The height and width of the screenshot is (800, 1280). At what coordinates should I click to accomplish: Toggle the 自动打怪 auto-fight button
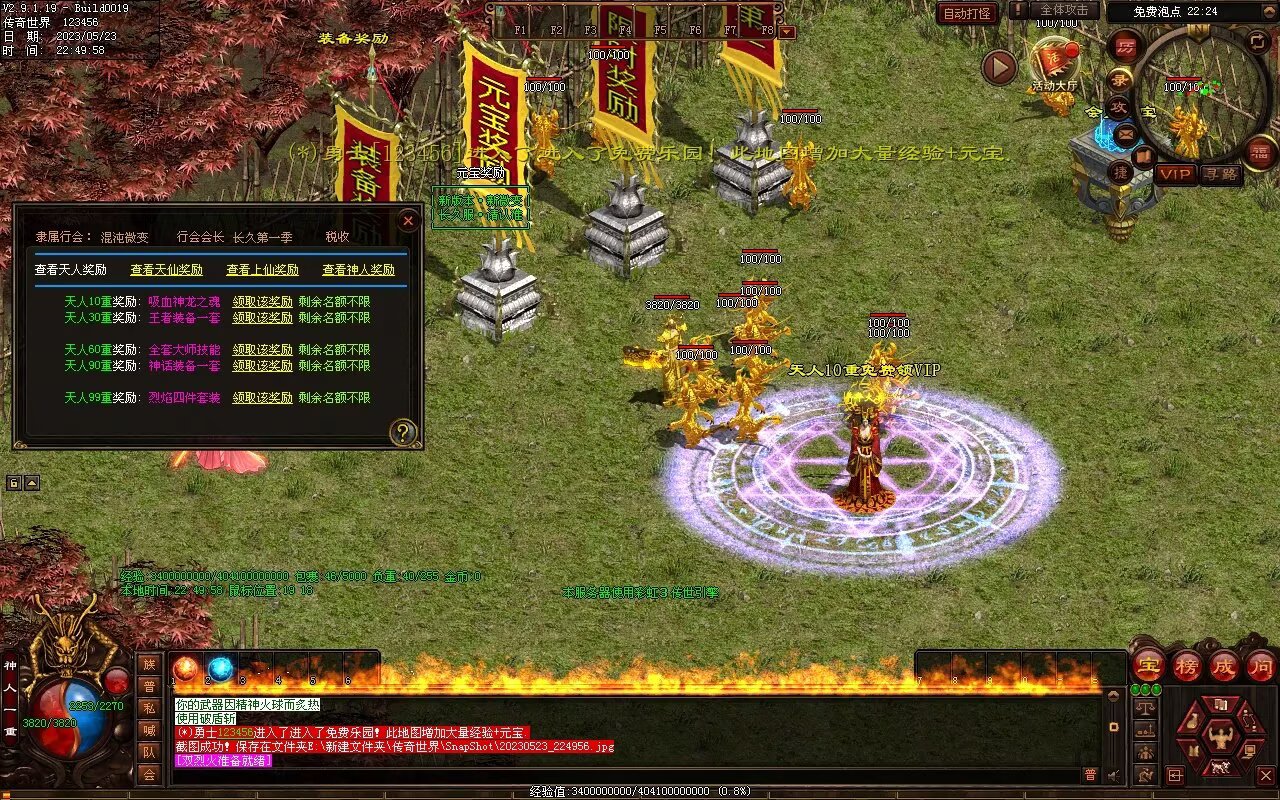pyautogui.click(x=967, y=14)
